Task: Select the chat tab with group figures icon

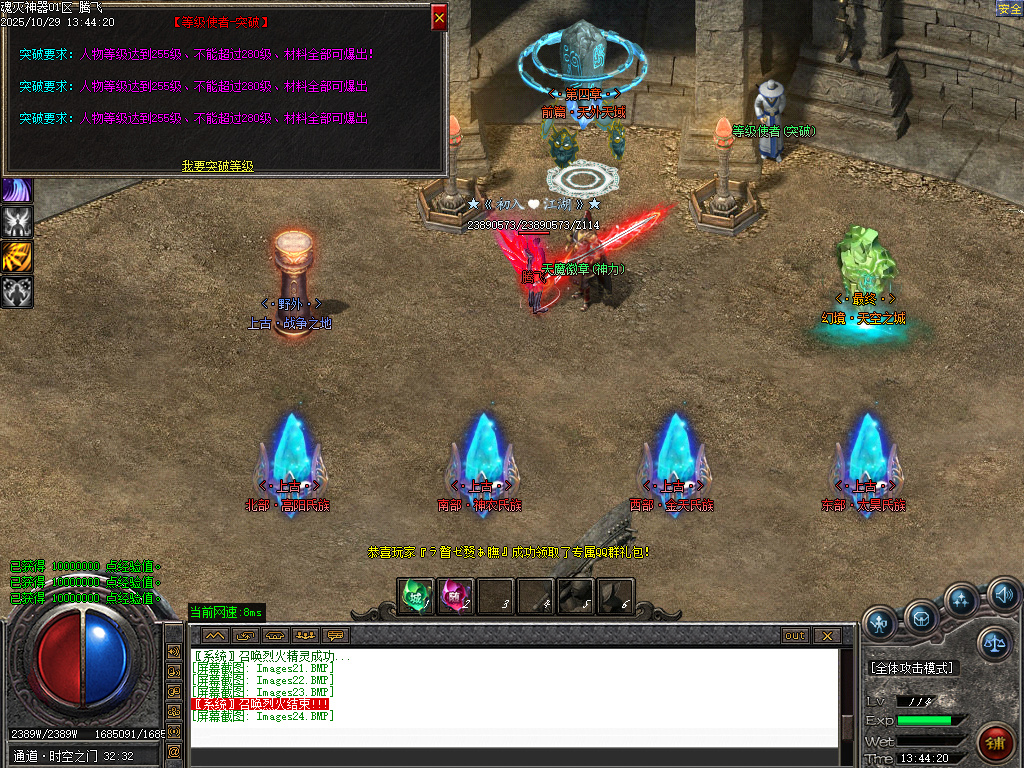Action: (x=305, y=636)
